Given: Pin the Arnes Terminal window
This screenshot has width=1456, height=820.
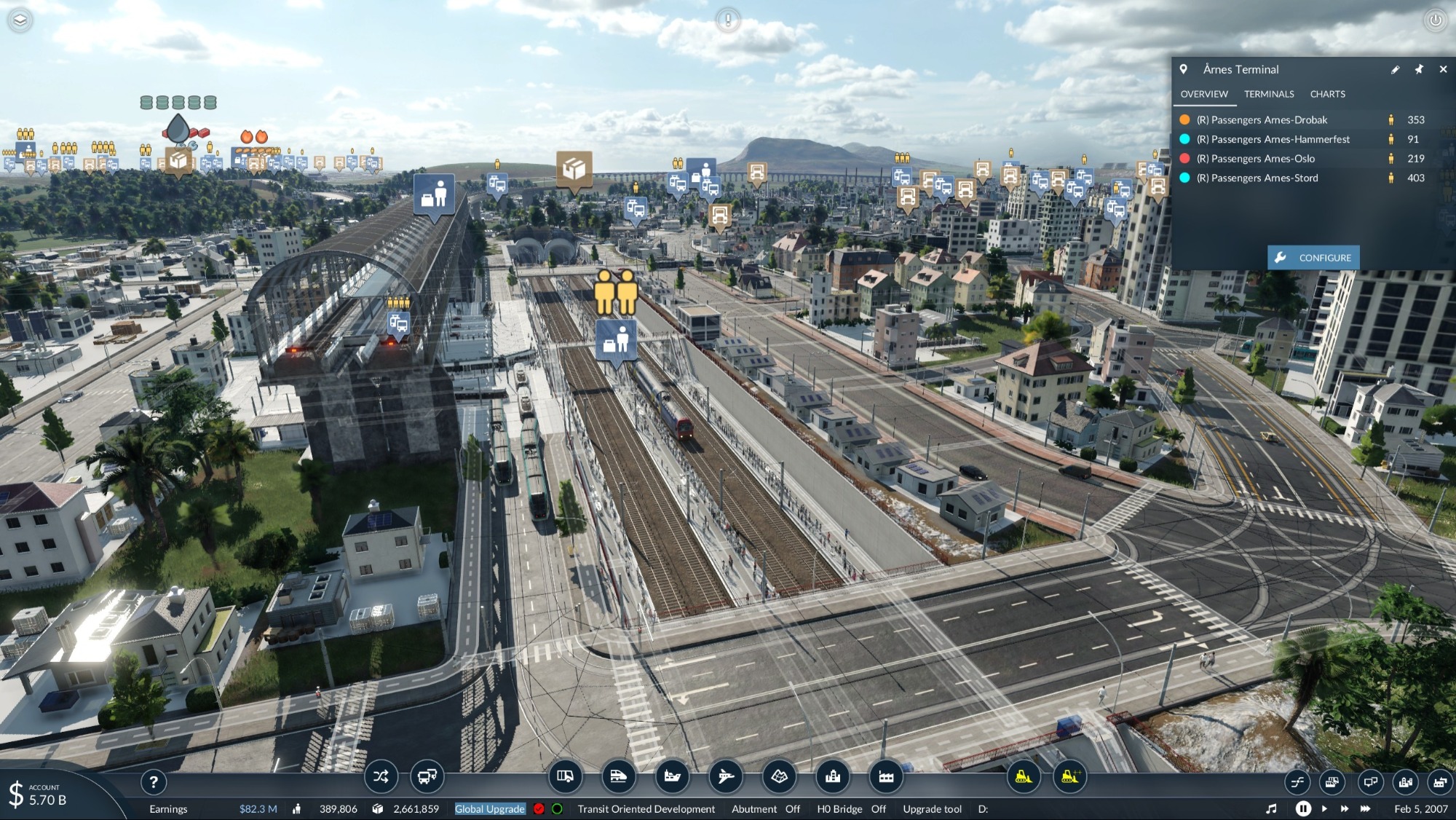Looking at the screenshot, I should [1419, 69].
